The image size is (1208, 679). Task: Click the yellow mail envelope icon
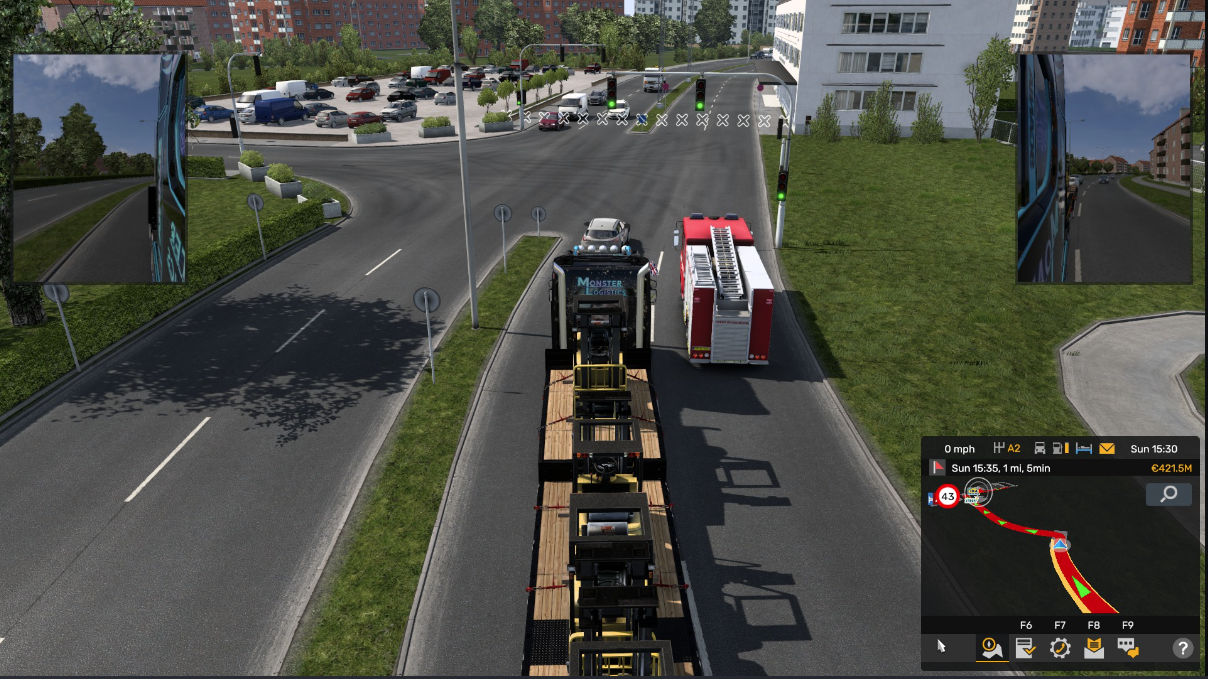(1107, 449)
